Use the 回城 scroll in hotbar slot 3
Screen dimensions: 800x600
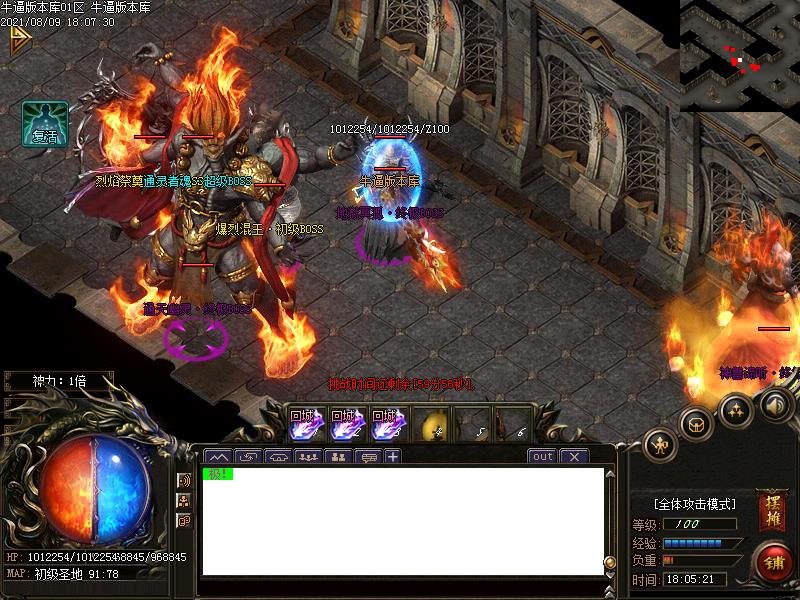pyautogui.click(x=385, y=424)
